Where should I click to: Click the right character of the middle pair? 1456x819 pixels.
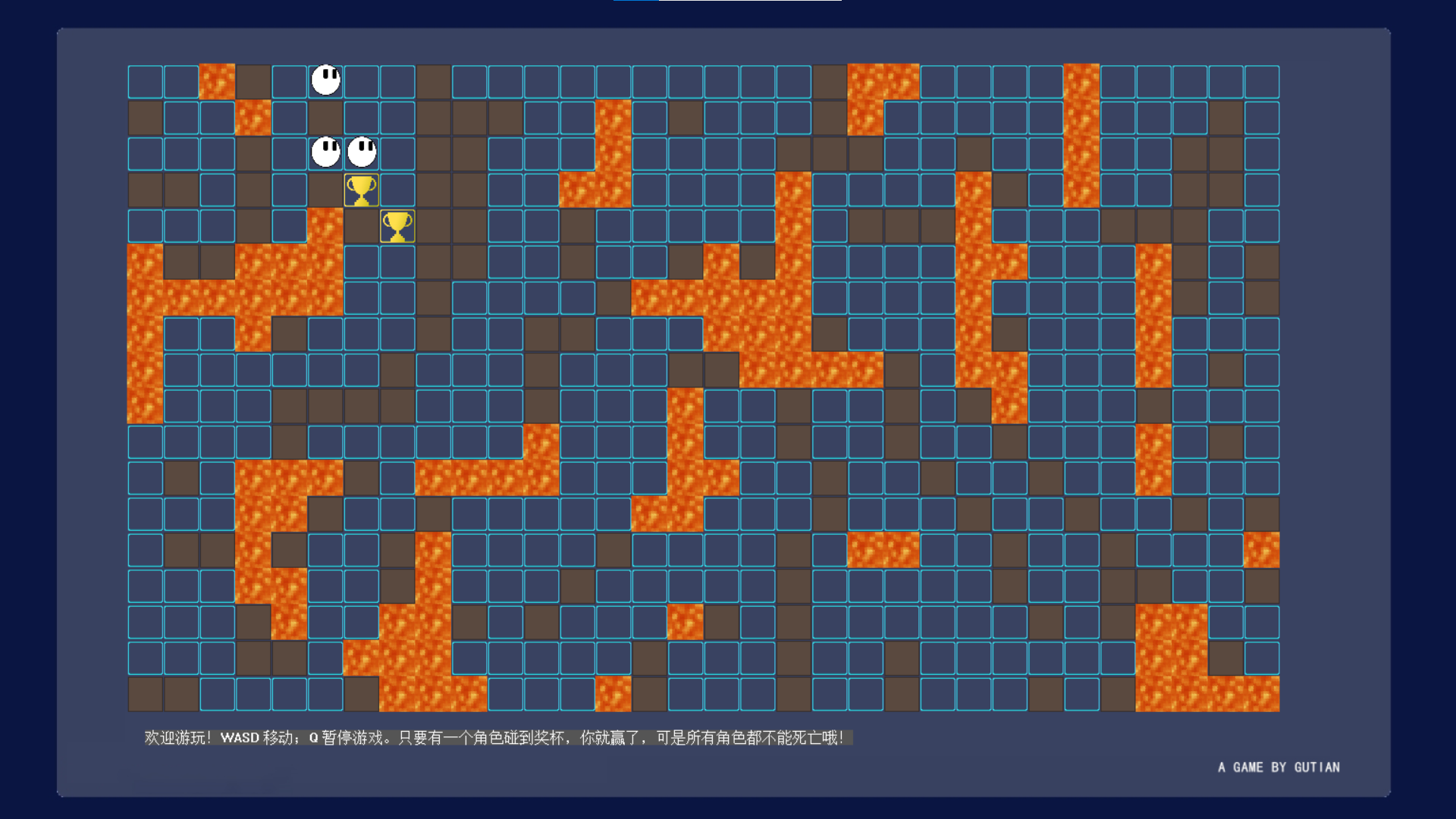362,152
